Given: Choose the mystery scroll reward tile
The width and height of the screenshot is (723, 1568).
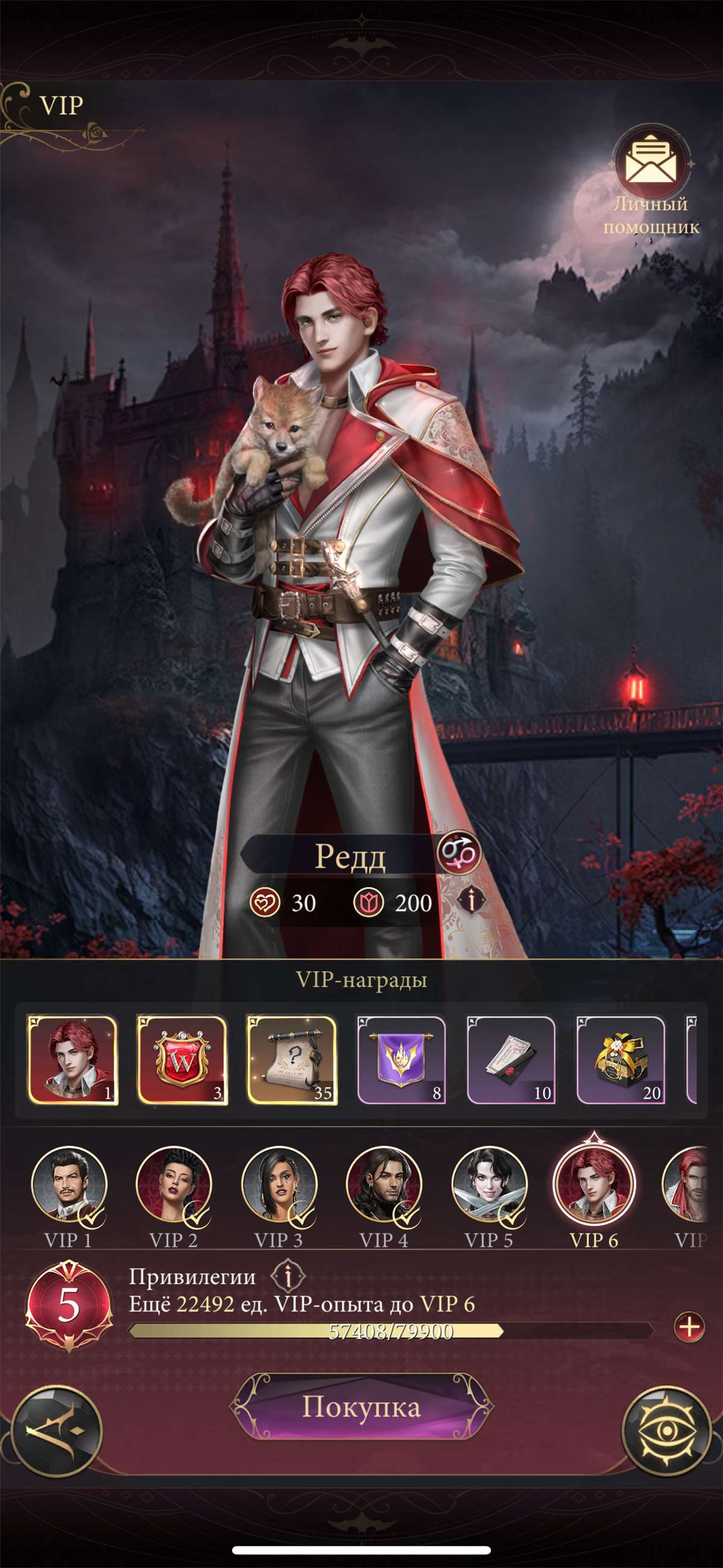Looking at the screenshot, I should pos(292,1060).
